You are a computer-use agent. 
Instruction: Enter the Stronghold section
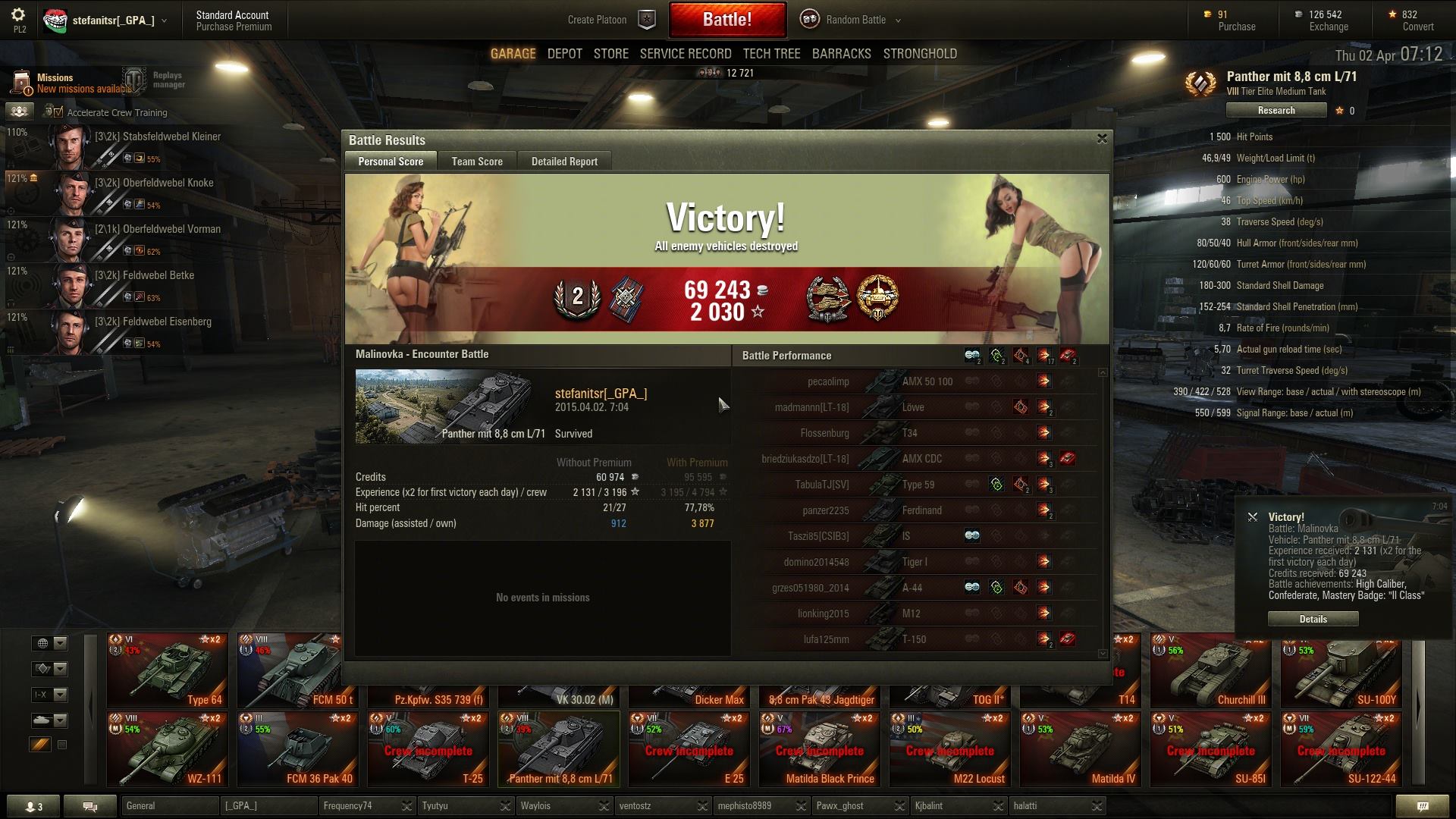click(x=919, y=54)
